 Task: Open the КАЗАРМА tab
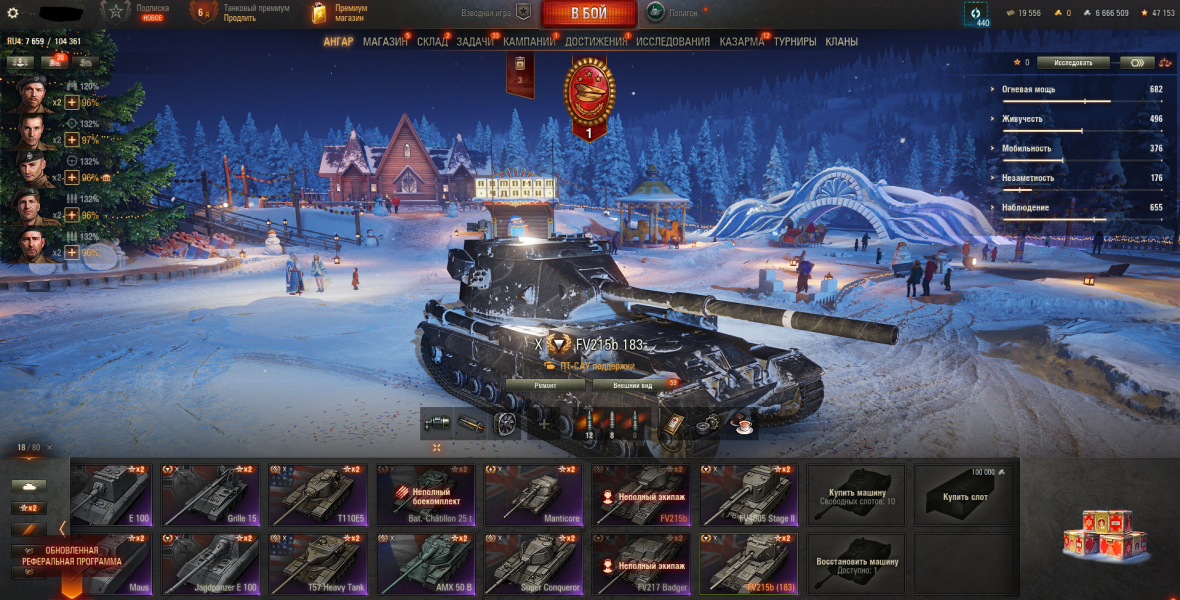[x=742, y=42]
